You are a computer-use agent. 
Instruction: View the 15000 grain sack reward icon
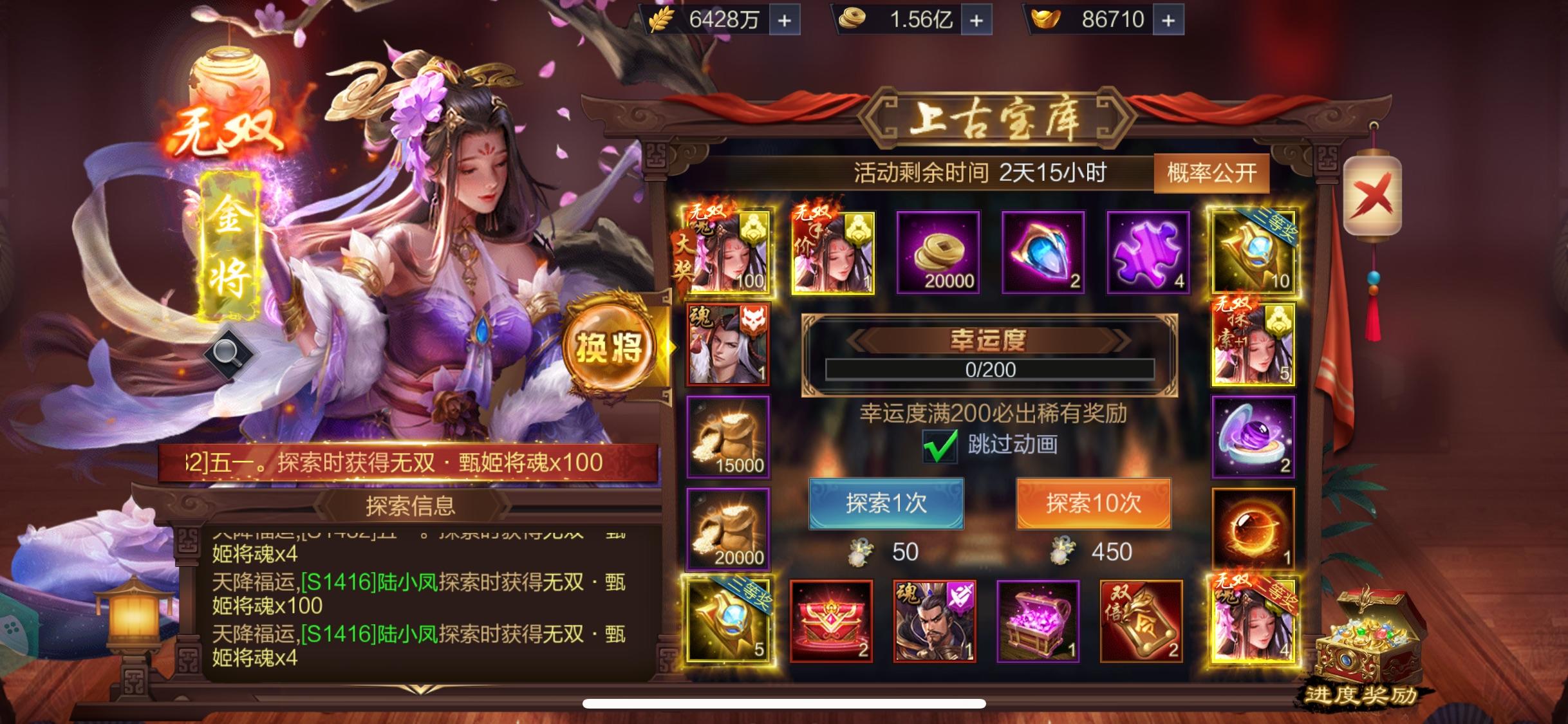tap(728, 438)
